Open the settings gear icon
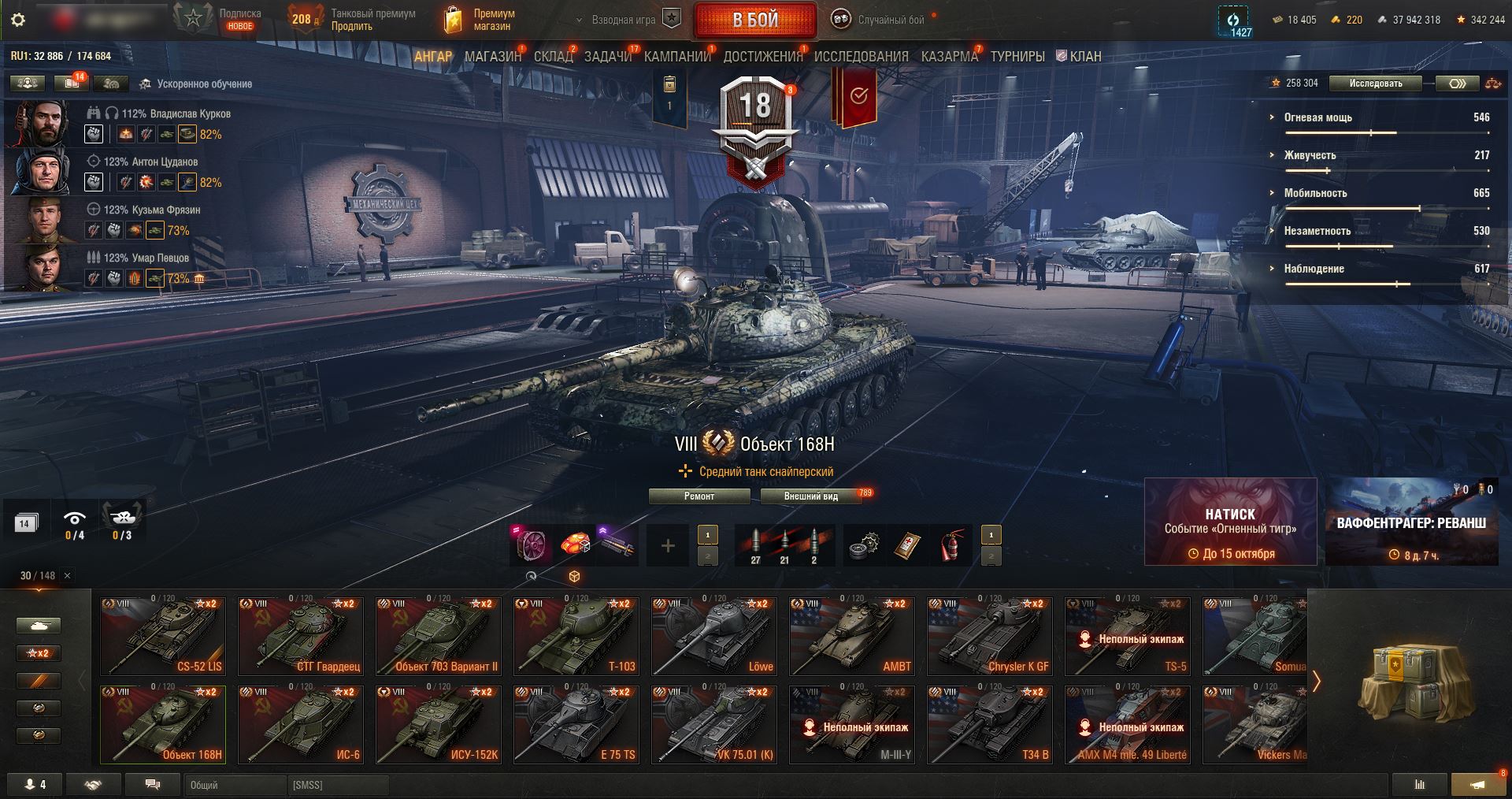The image size is (1512, 799). (18, 20)
